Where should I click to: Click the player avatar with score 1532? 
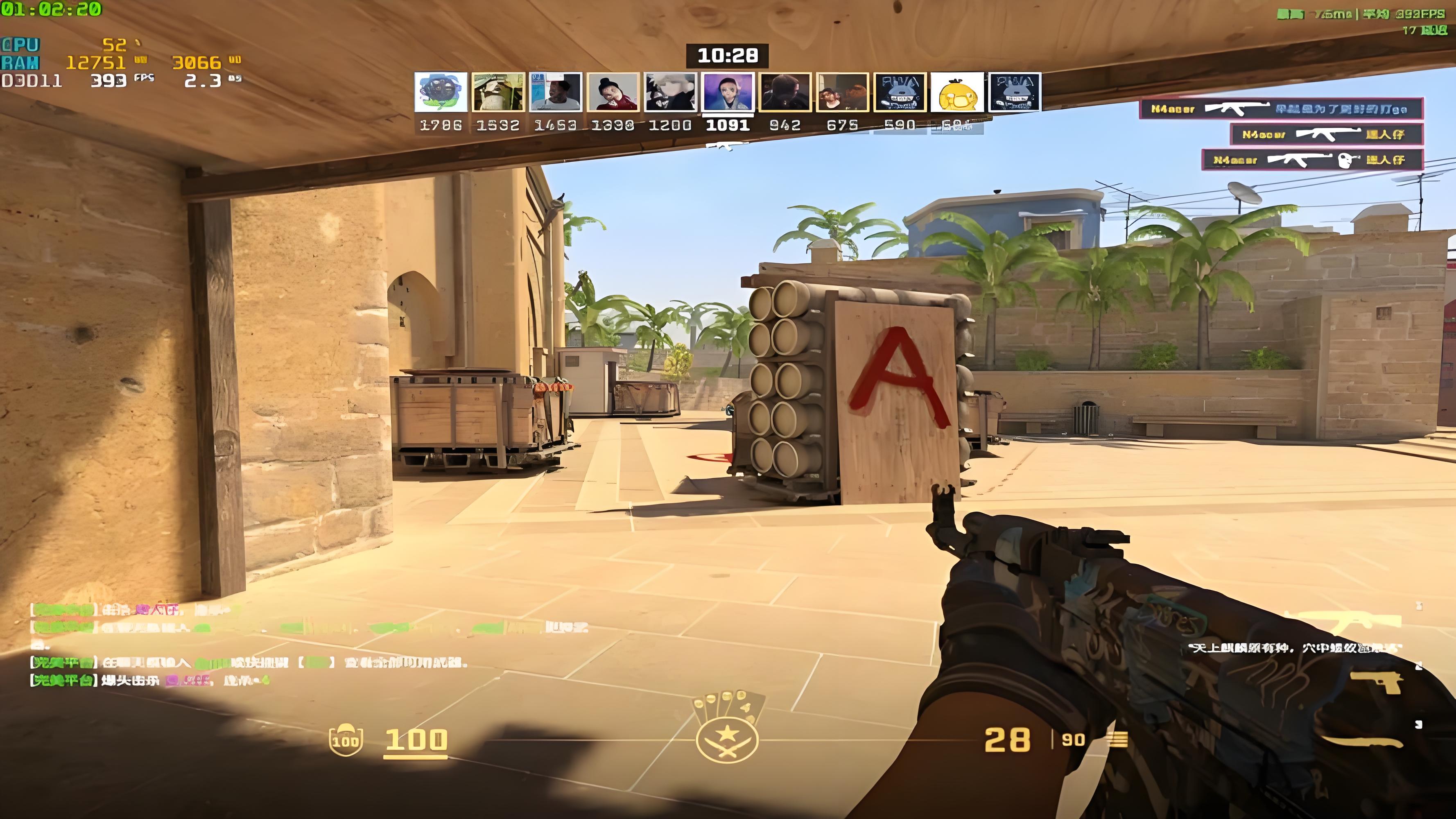[x=498, y=92]
